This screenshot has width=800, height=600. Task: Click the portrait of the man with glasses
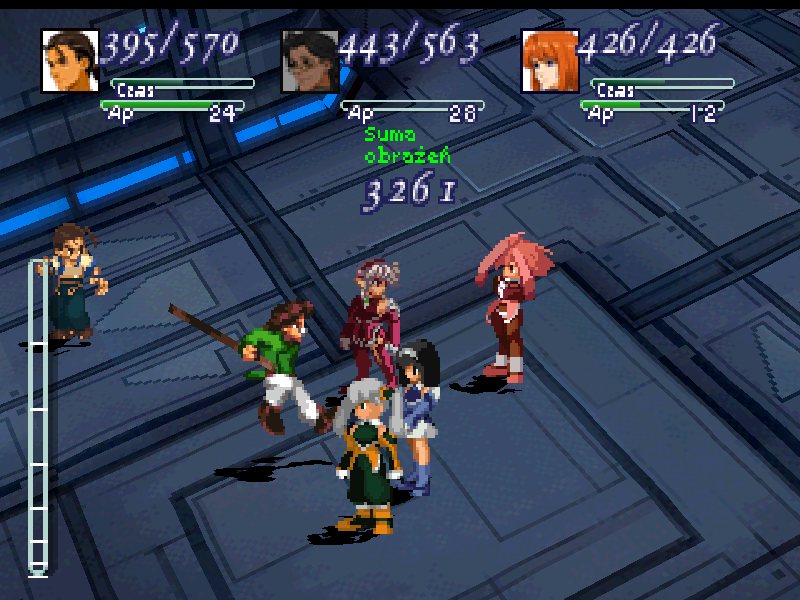click(x=309, y=60)
